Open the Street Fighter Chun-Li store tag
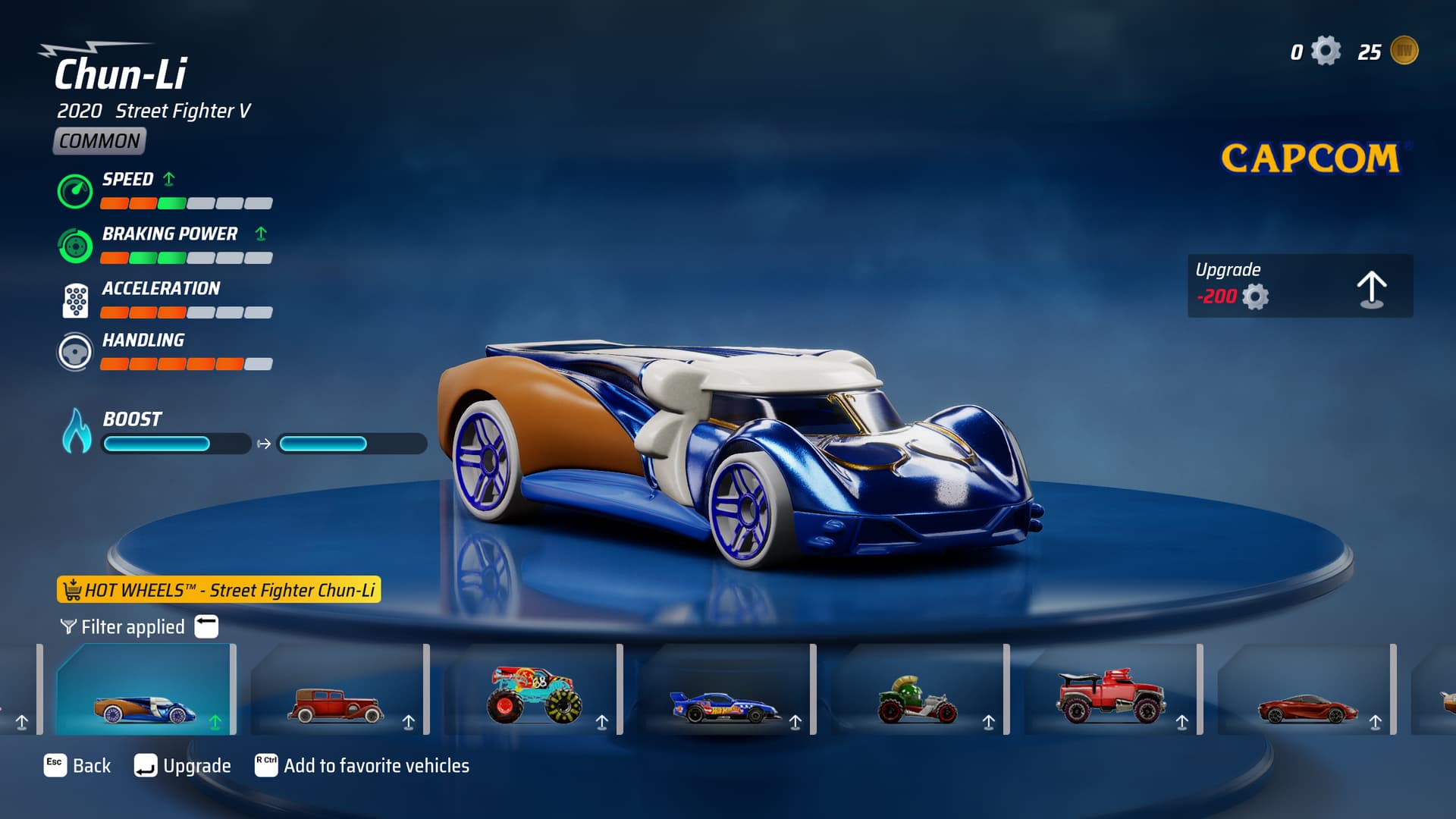The width and height of the screenshot is (1456, 819). pos(218,590)
